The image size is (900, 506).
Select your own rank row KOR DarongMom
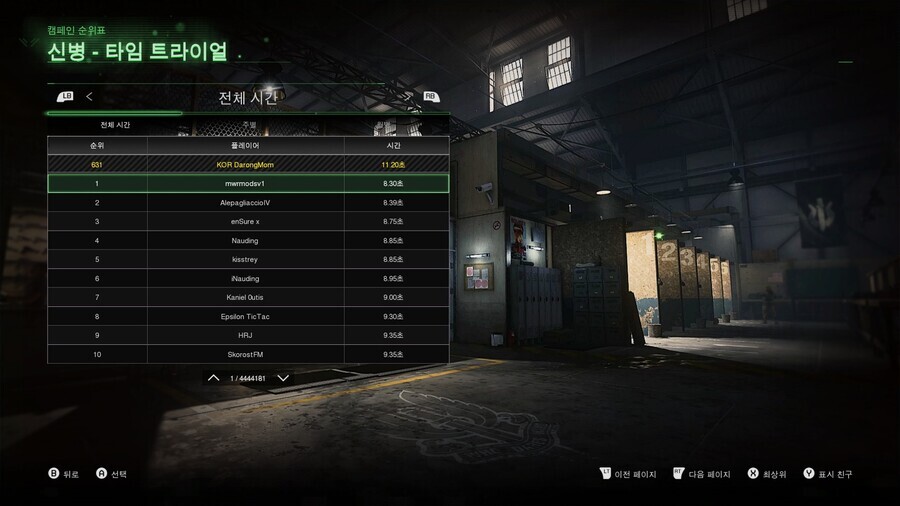pyautogui.click(x=247, y=164)
